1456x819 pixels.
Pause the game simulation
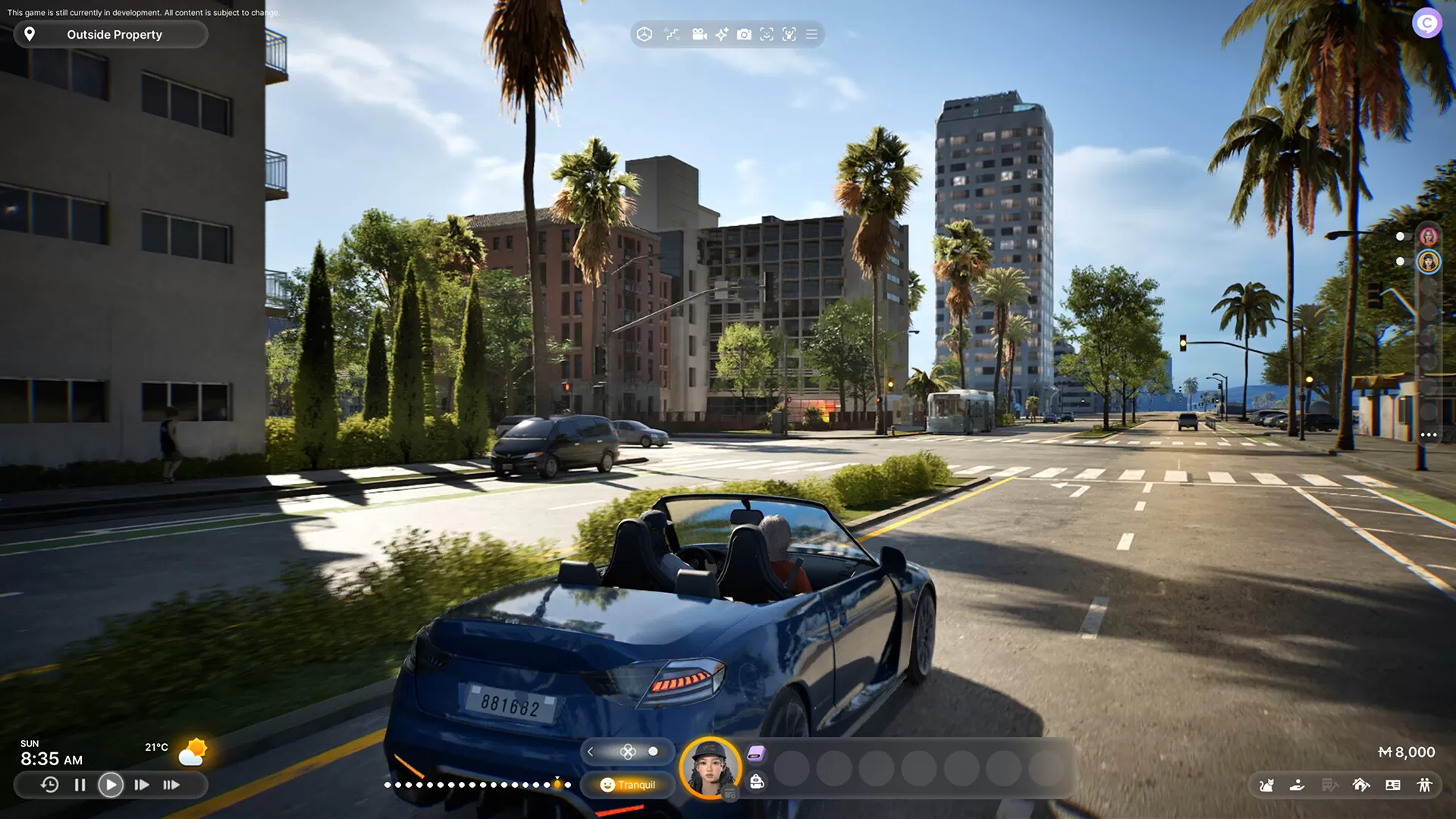(80, 785)
